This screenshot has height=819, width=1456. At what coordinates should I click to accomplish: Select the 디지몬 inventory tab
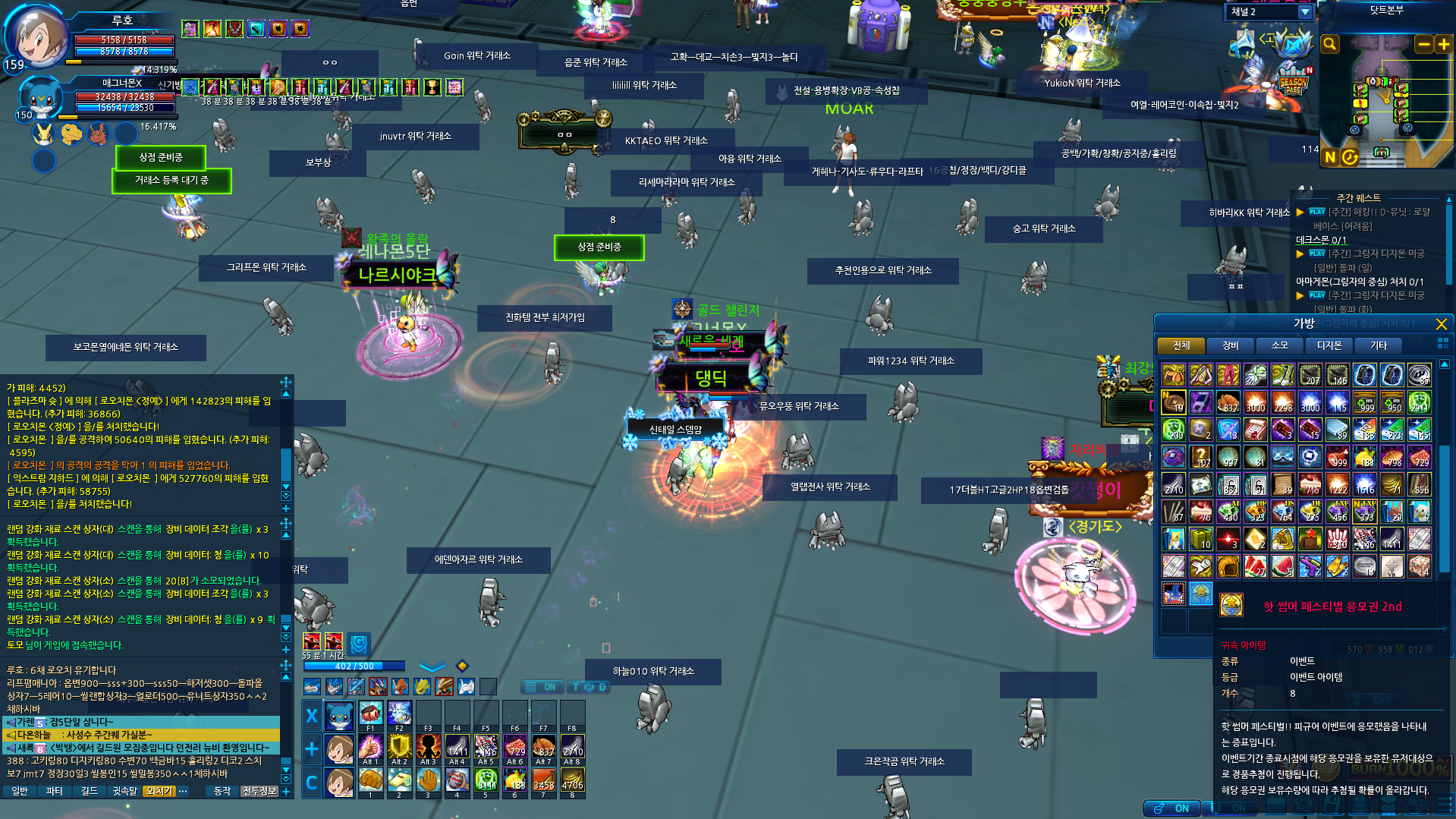[x=1329, y=346]
